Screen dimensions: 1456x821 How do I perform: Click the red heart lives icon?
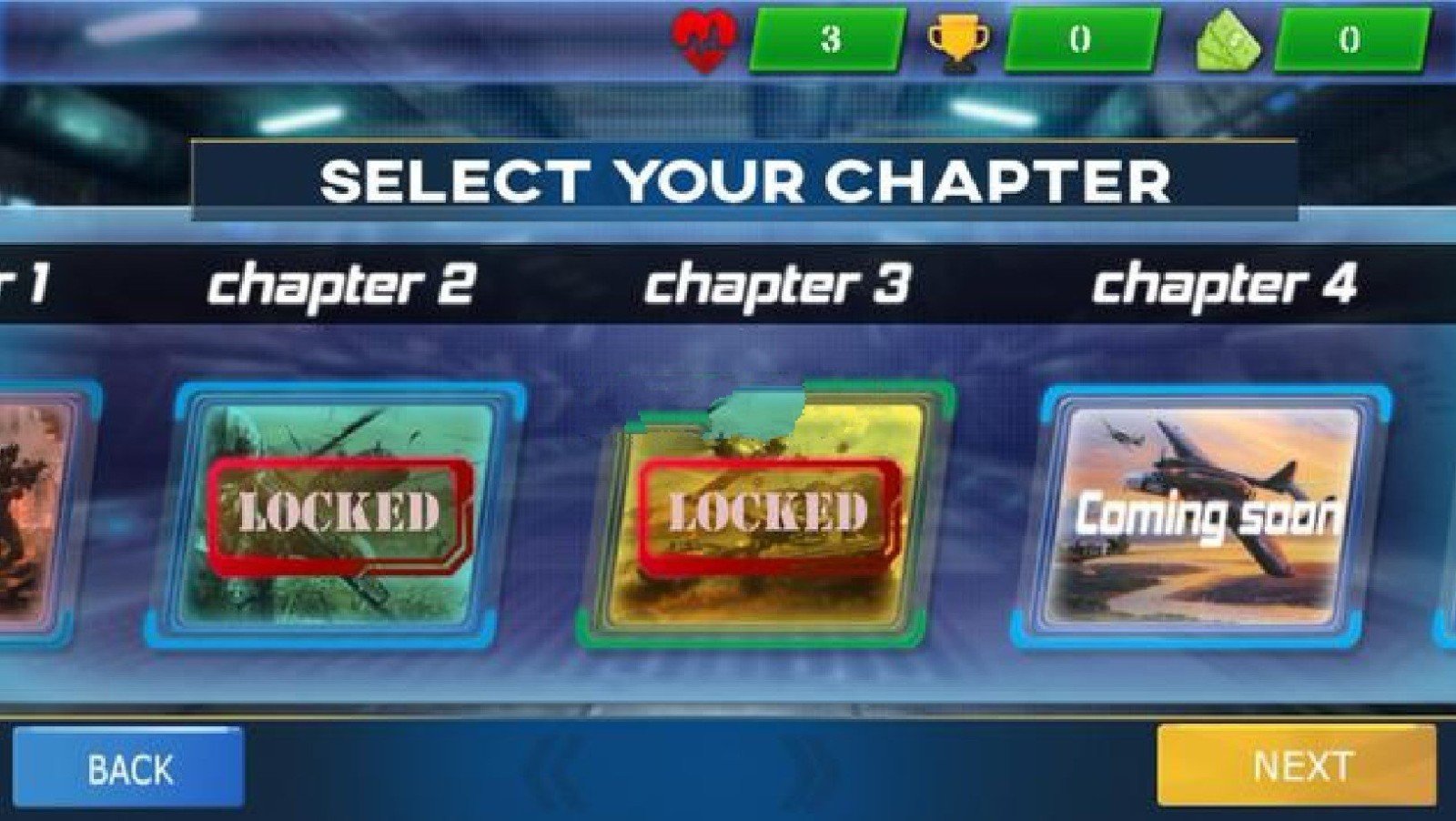(x=703, y=41)
